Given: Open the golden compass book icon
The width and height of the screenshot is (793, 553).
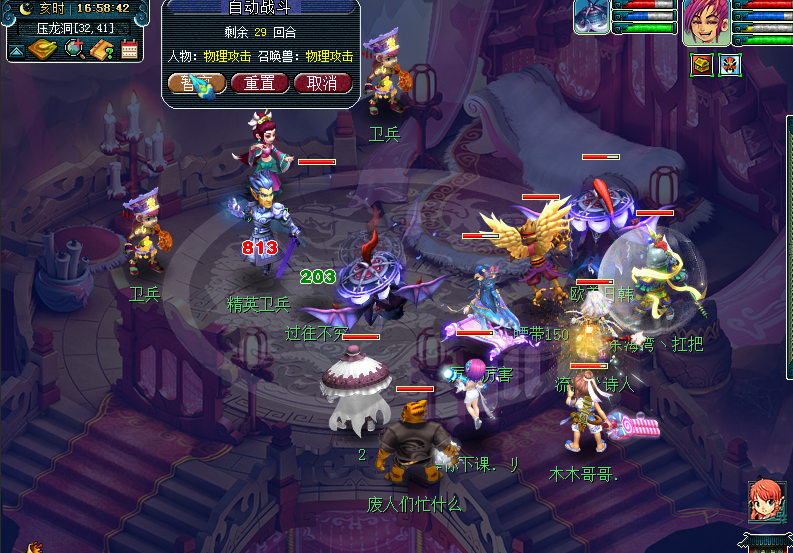Looking at the screenshot, I should click(x=41, y=48).
